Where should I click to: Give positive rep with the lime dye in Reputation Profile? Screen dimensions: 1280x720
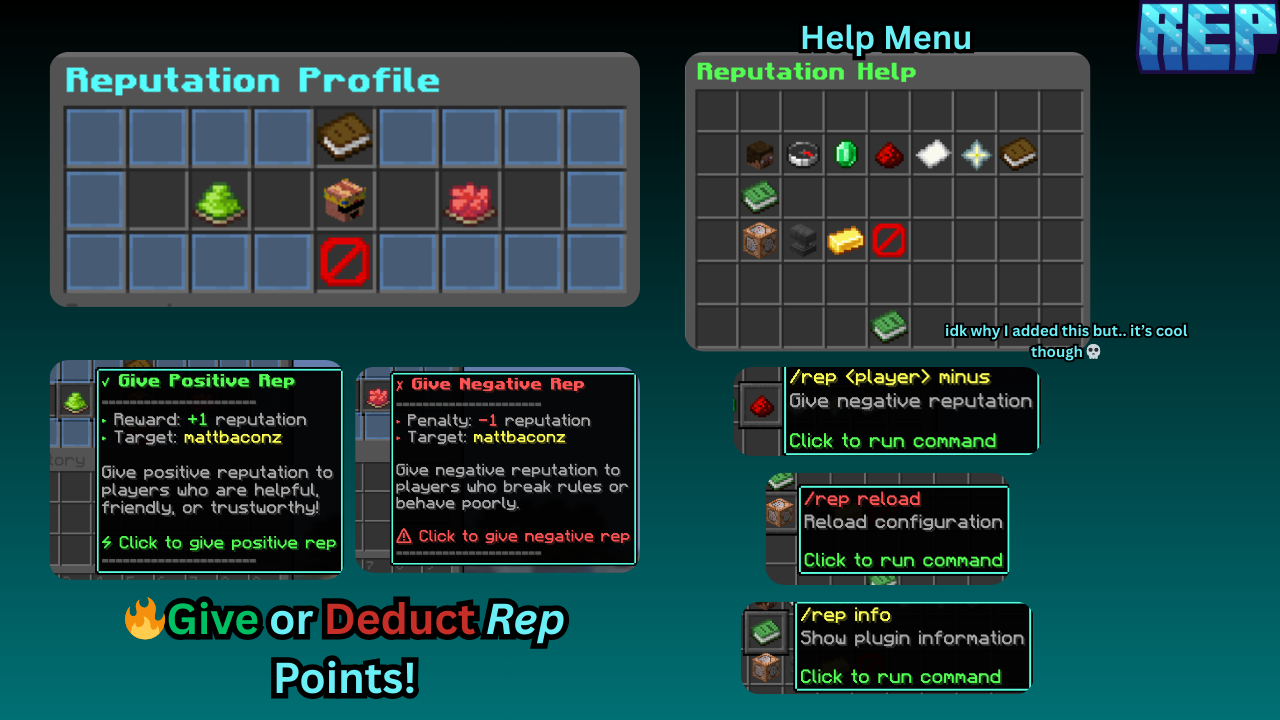coord(220,200)
